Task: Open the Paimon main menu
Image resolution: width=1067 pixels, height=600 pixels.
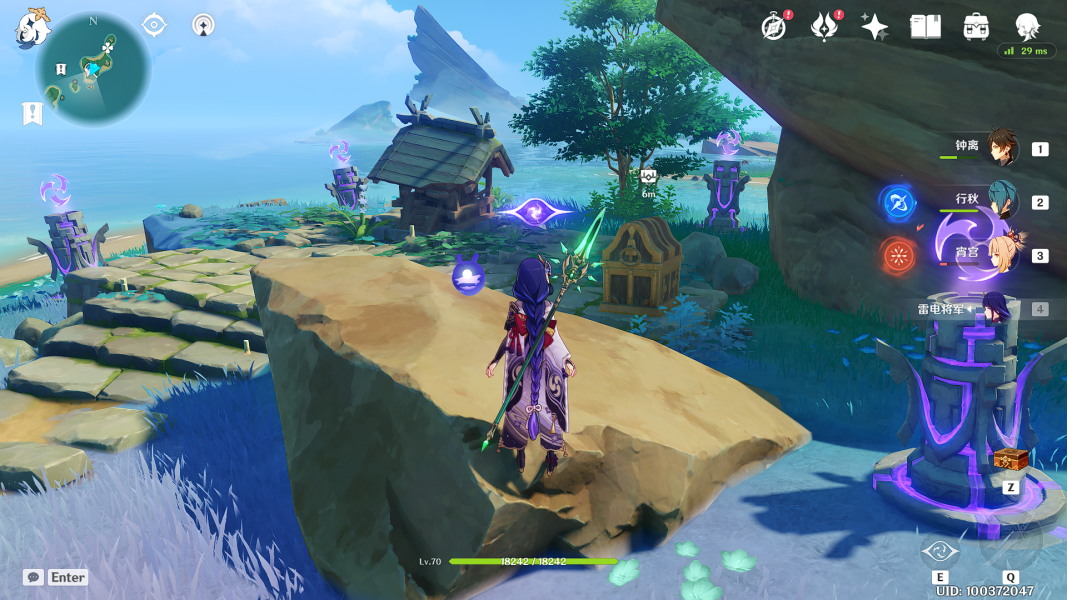Action: (31, 27)
